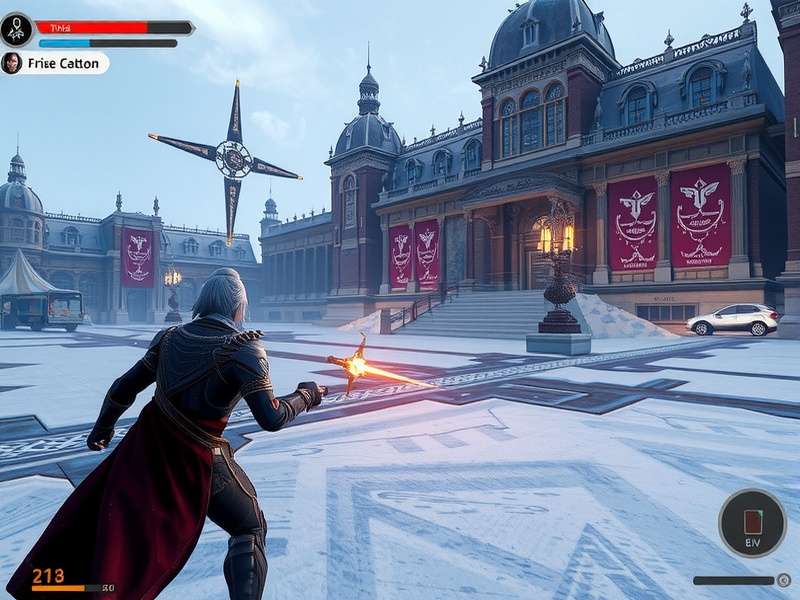Click the character emblem beside the health bar
Screen dimensions: 800x600
point(17,29)
